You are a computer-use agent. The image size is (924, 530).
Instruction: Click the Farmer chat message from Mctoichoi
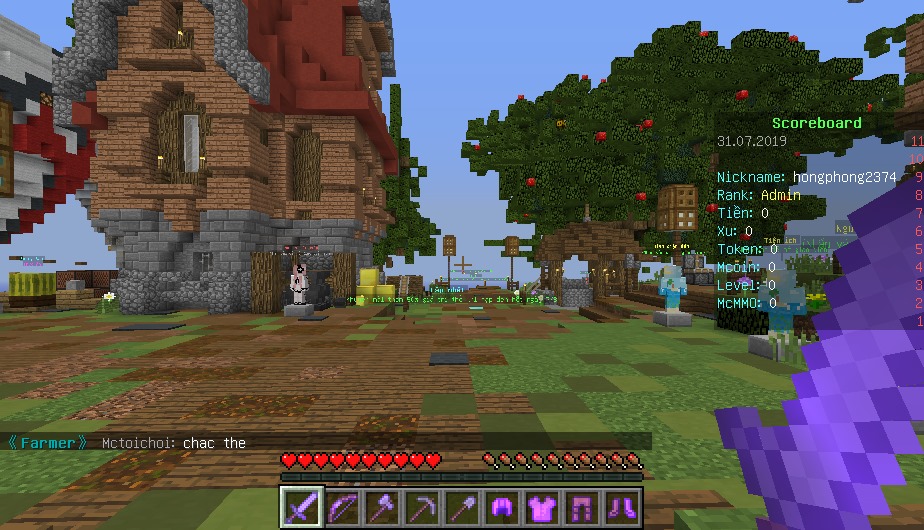click(175, 442)
